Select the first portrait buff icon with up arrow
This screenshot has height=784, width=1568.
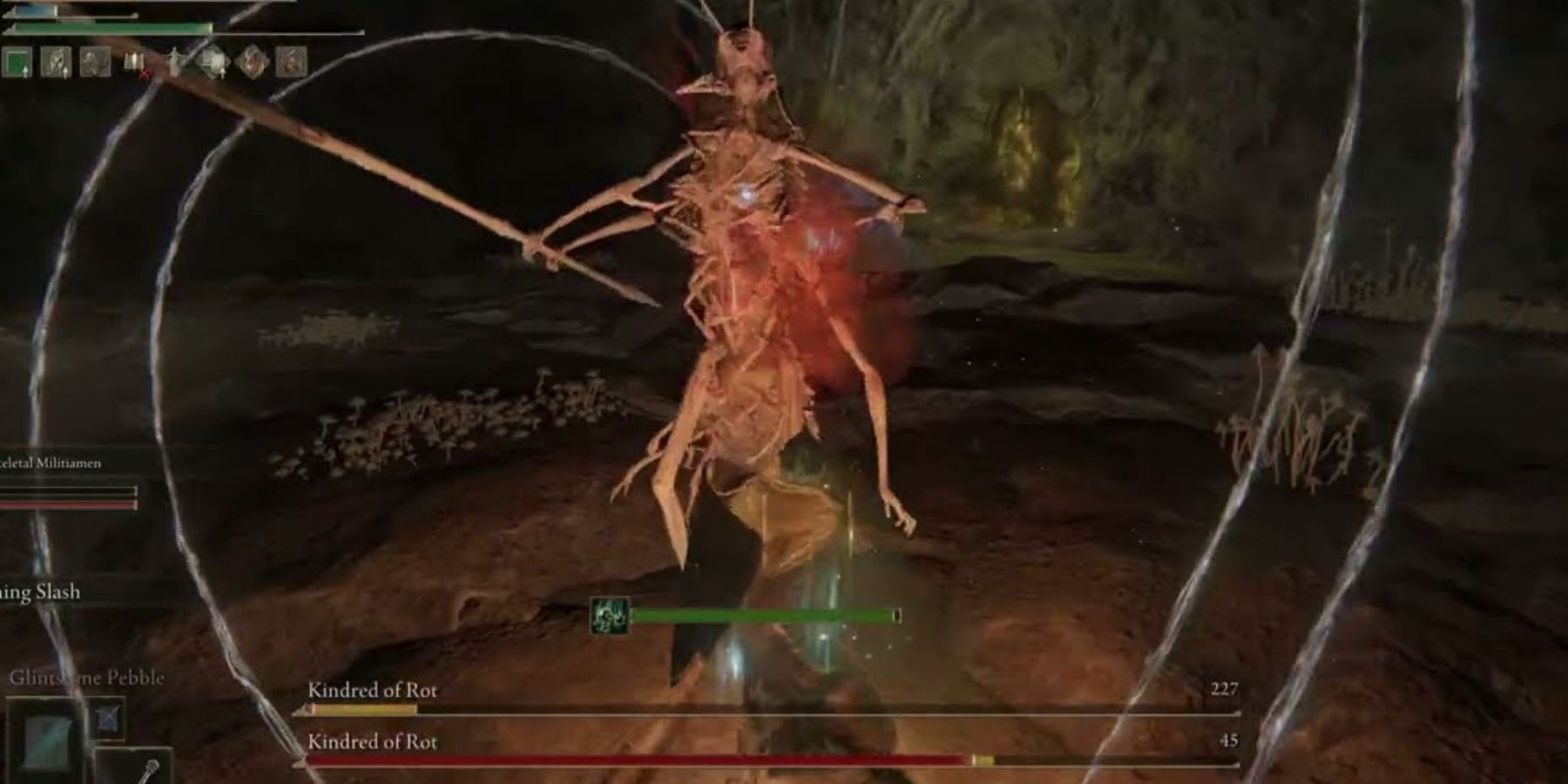tap(57, 63)
